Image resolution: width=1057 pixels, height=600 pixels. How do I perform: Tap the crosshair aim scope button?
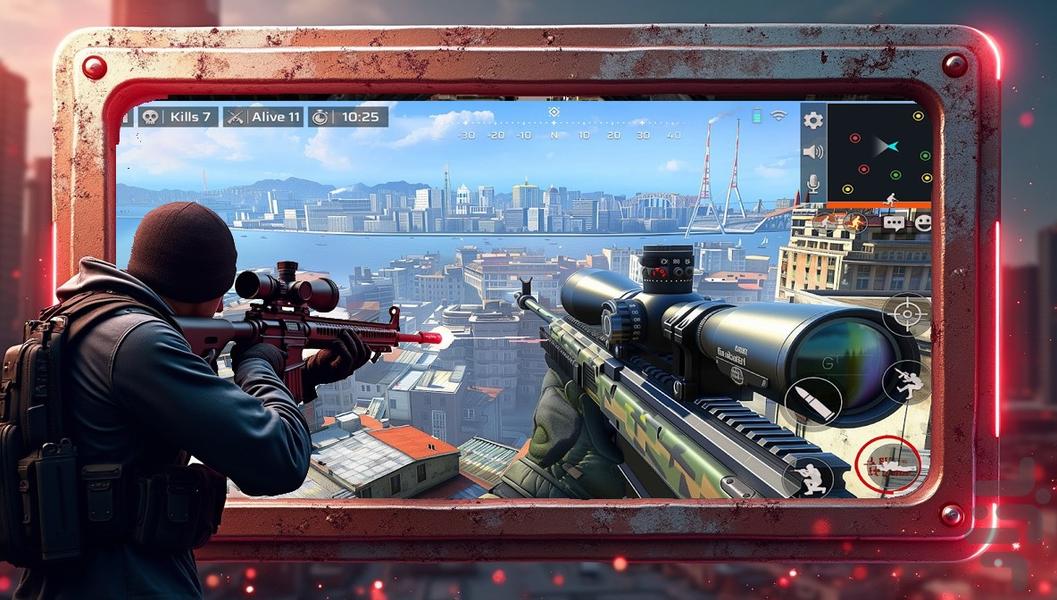(x=906, y=314)
